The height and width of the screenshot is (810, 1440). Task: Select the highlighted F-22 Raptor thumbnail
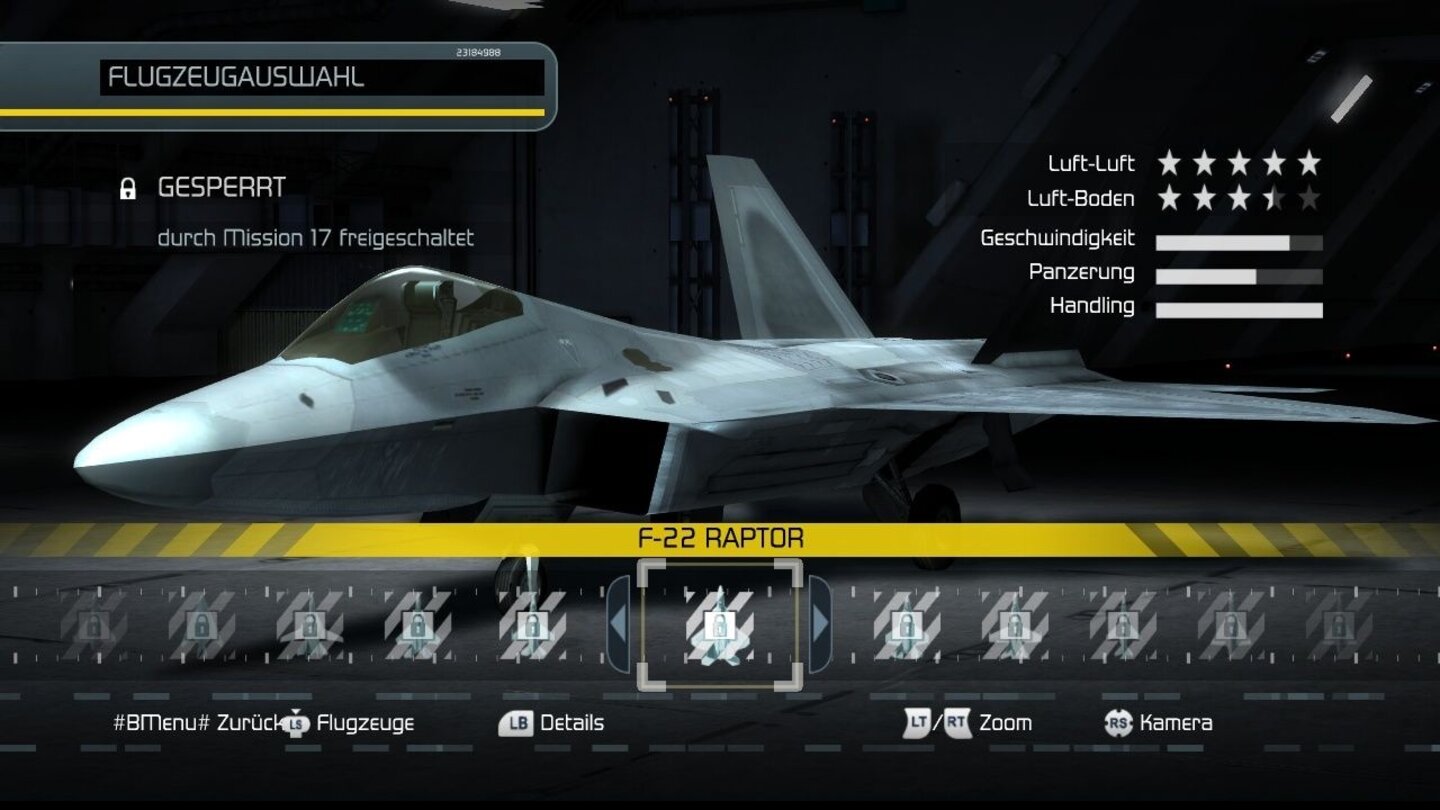pos(721,625)
